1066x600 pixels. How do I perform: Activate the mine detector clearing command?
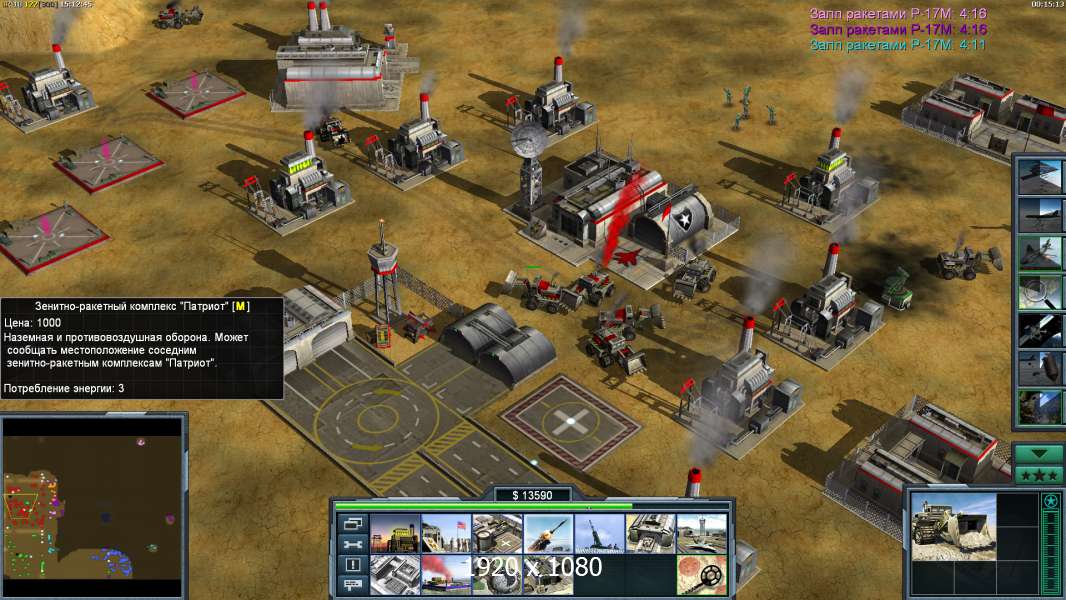700,574
